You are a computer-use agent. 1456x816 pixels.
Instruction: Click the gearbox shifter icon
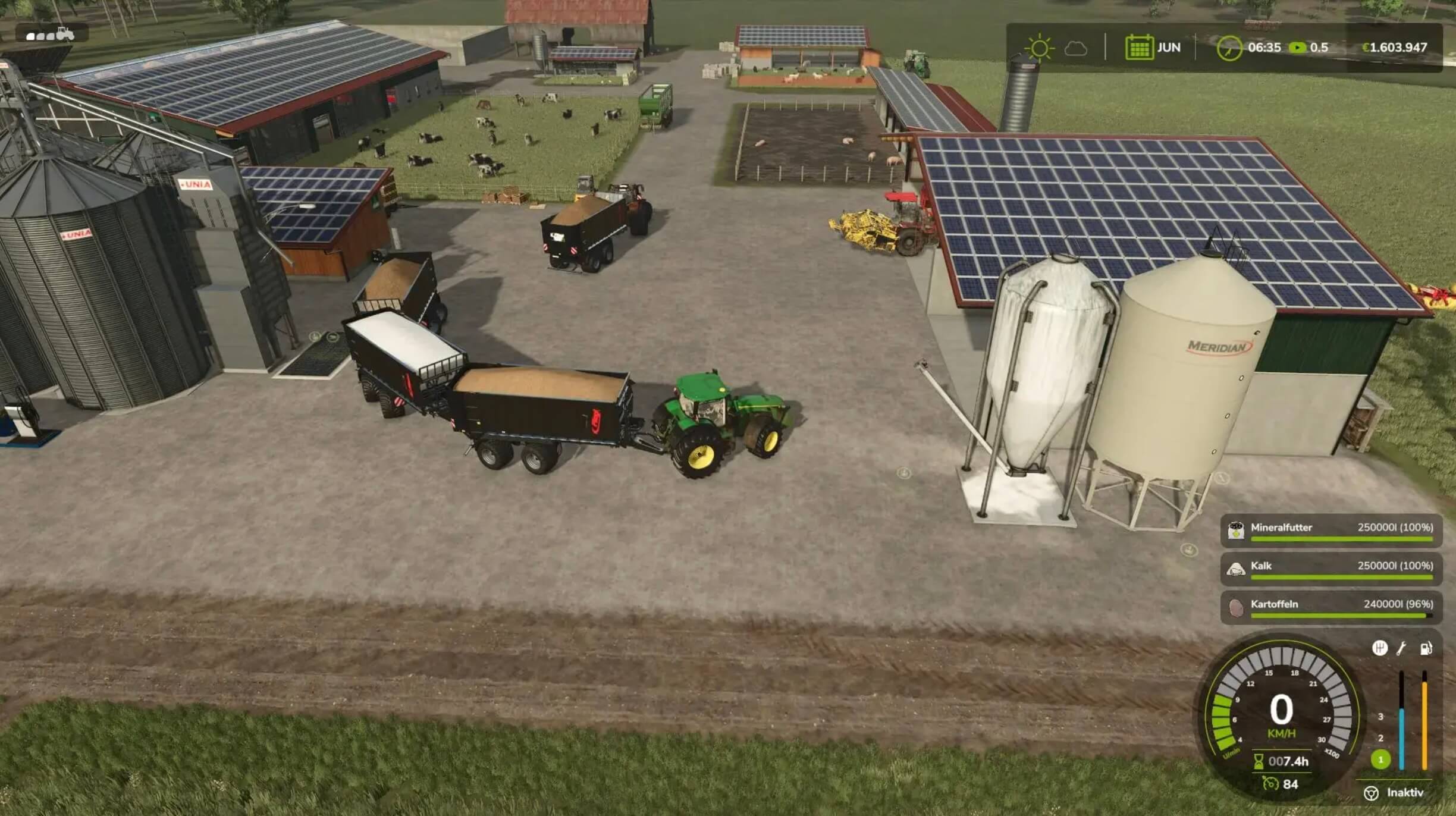click(x=1379, y=648)
